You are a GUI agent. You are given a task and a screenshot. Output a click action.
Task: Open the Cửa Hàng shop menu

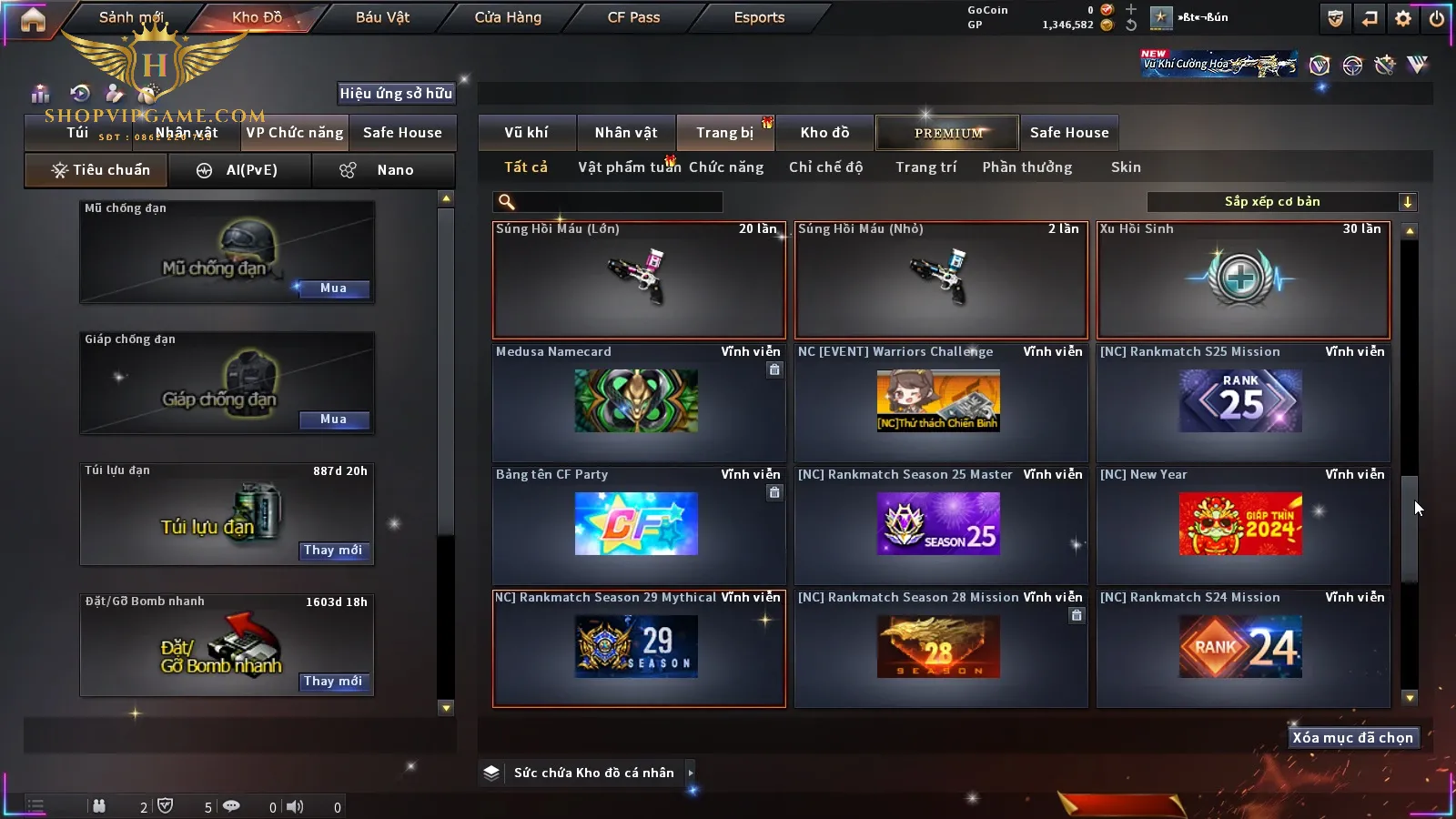pos(508,17)
